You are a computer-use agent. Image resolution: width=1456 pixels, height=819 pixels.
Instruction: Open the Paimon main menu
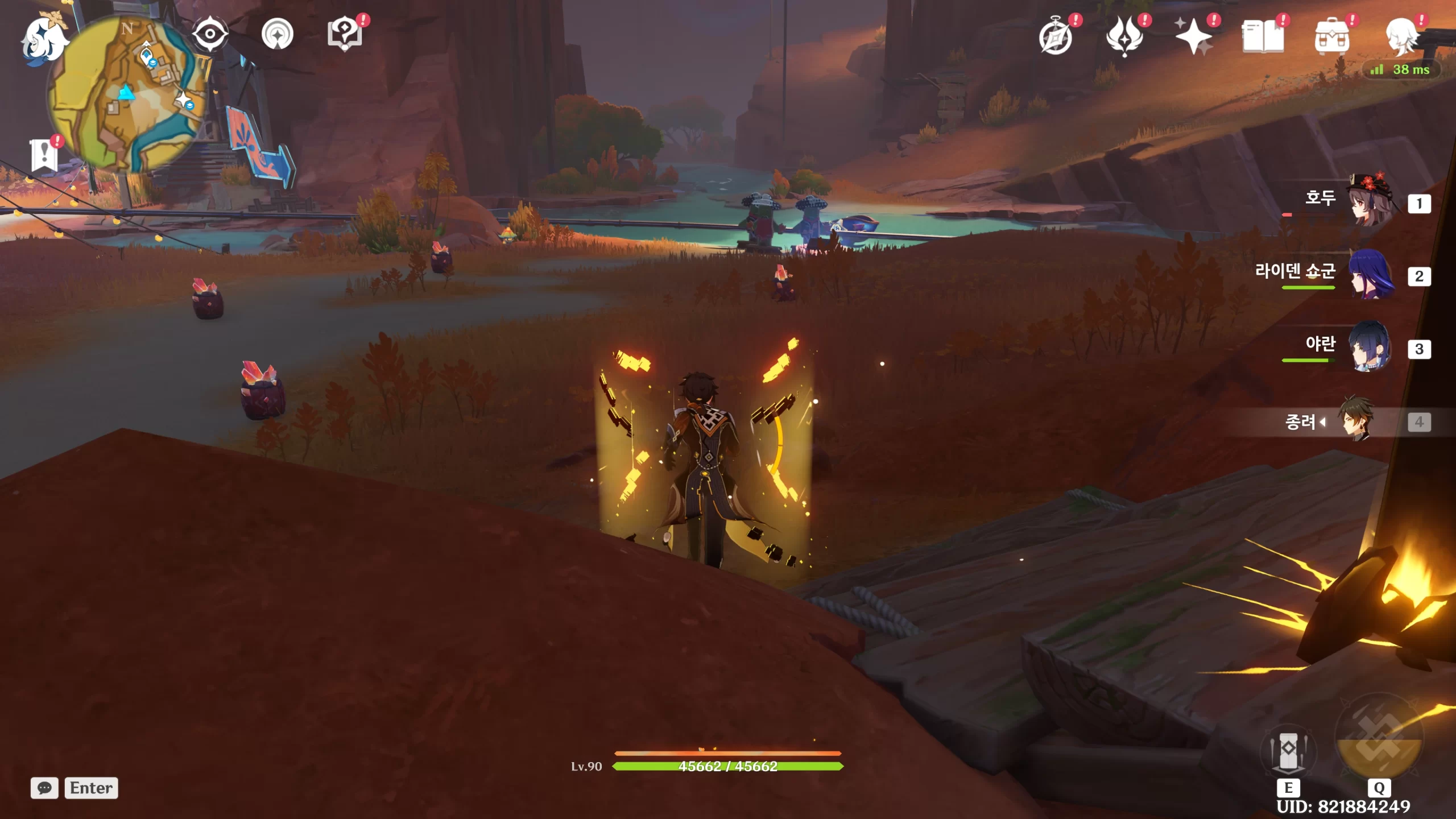[x=44, y=40]
